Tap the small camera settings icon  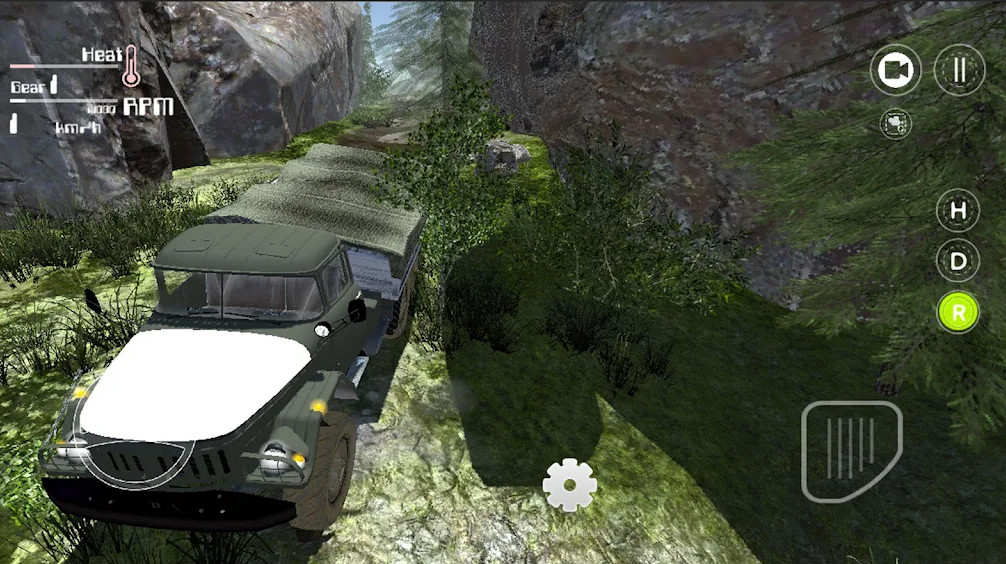point(896,123)
